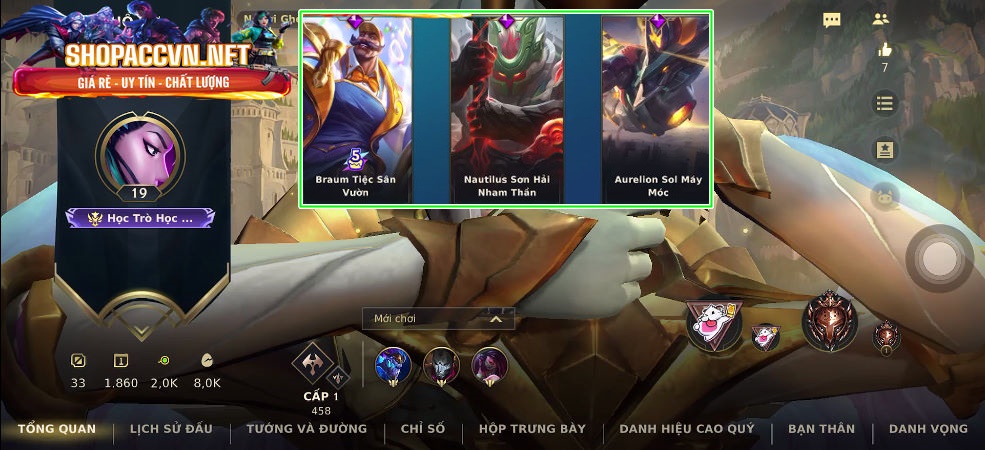Open the chat speech bubble icon
Viewport: 985px width, 450px height.
(831, 19)
